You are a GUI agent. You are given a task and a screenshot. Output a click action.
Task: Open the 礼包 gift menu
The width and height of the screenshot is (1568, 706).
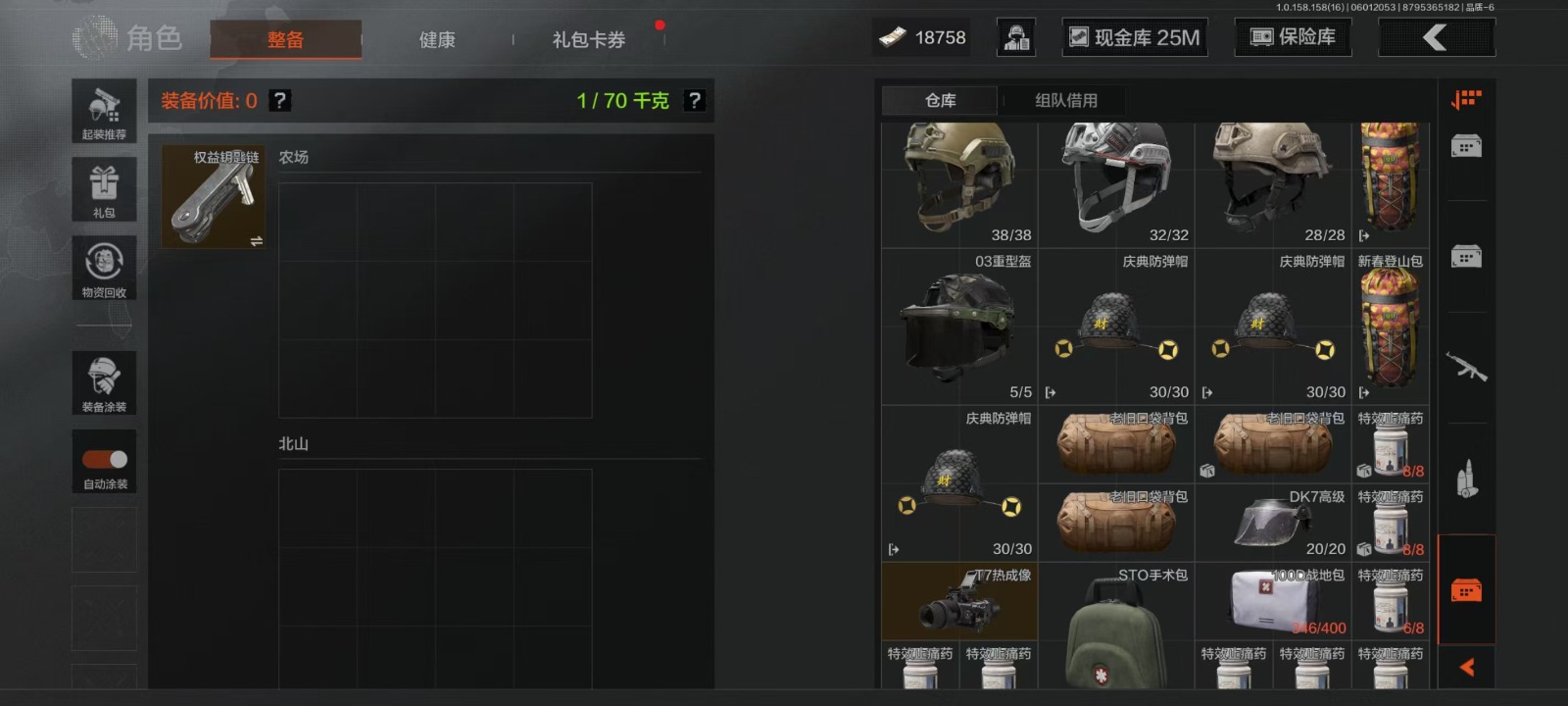click(x=104, y=189)
